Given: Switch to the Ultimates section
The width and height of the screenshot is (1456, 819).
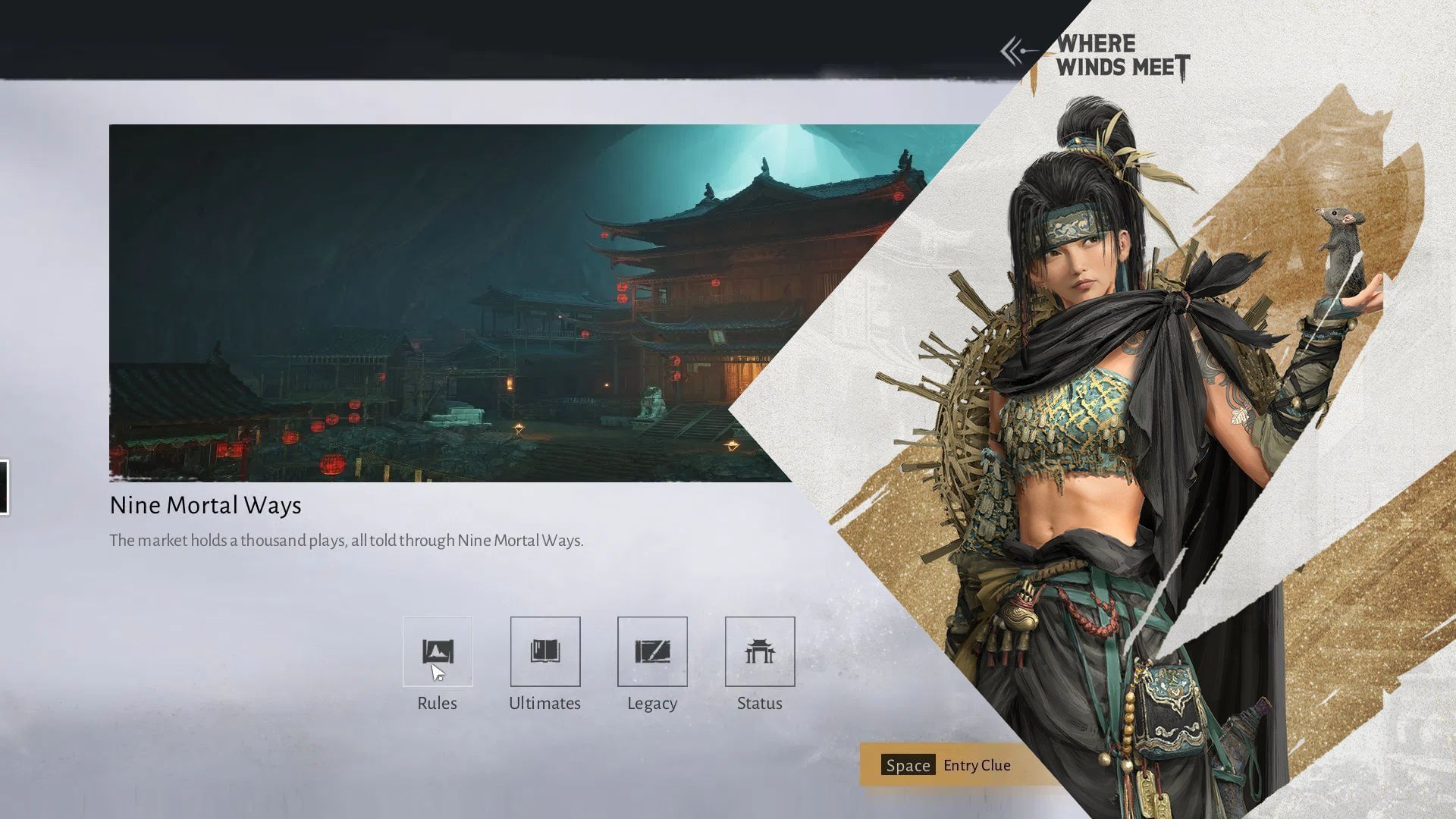Looking at the screenshot, I should click(x=545, y=703).
